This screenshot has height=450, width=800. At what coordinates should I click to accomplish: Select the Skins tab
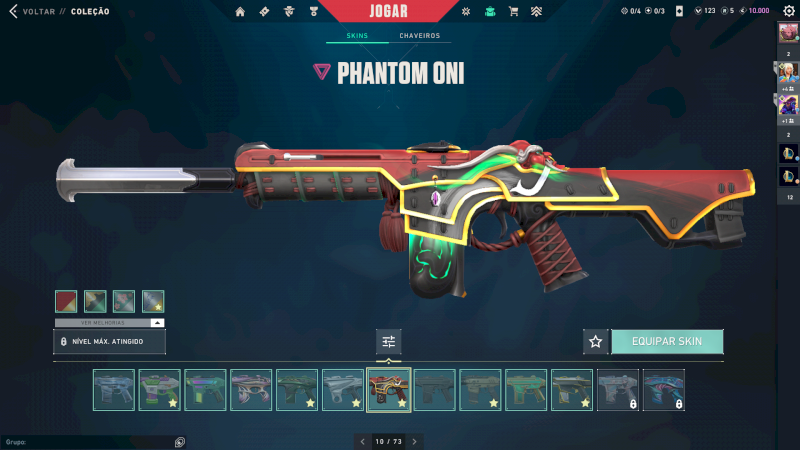(357, 36)
